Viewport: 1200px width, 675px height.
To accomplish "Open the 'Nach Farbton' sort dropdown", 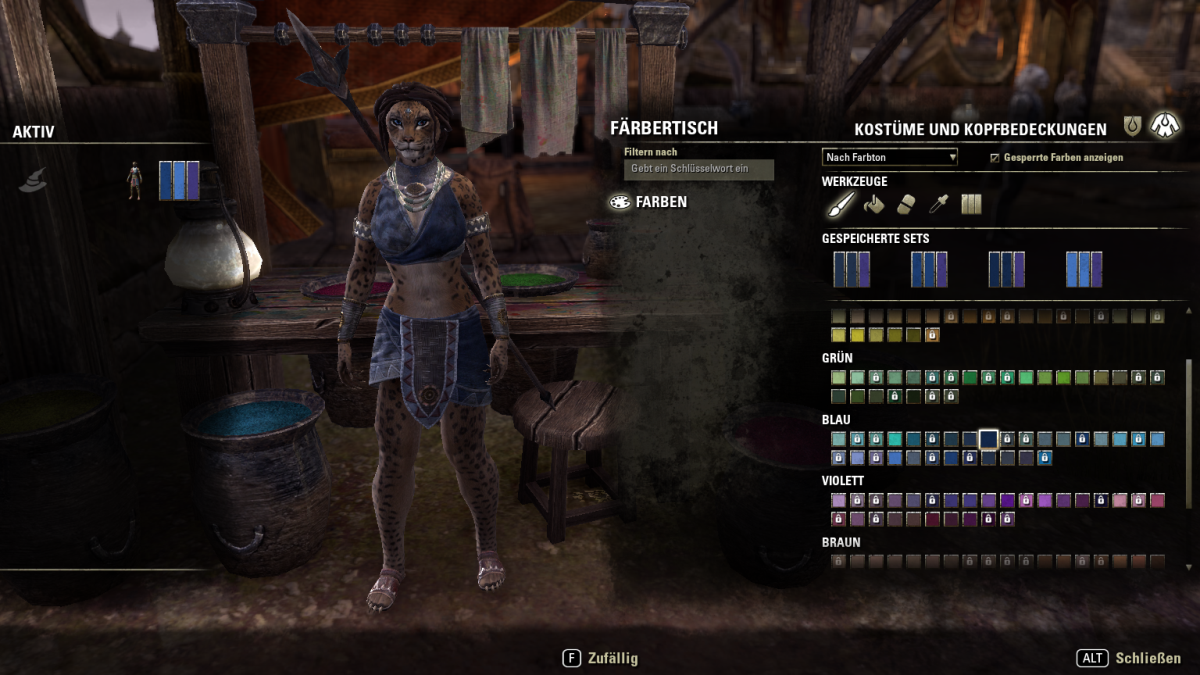I will pos(890,157).
